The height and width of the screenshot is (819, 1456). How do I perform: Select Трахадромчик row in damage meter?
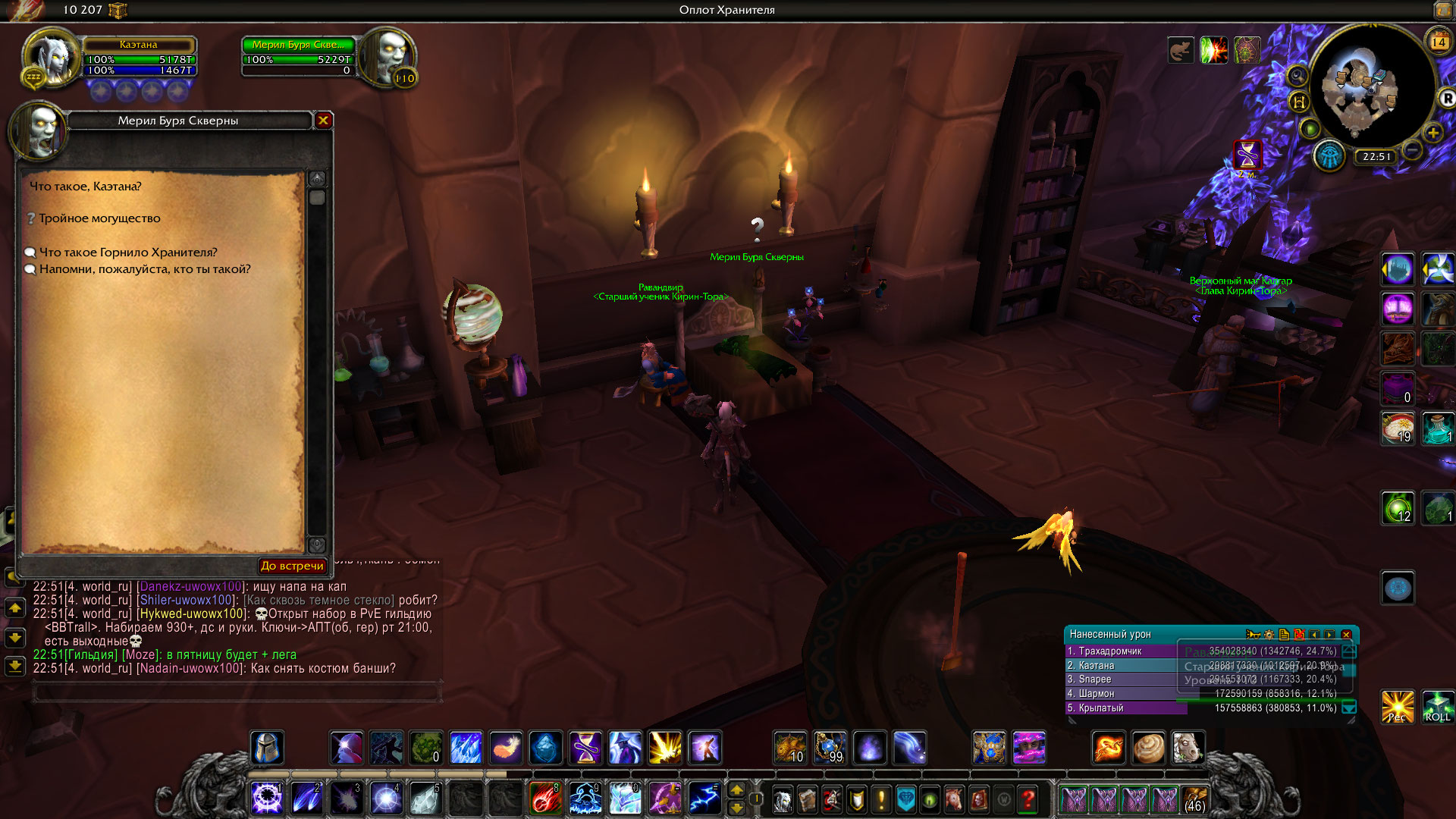coord(1122,651)
